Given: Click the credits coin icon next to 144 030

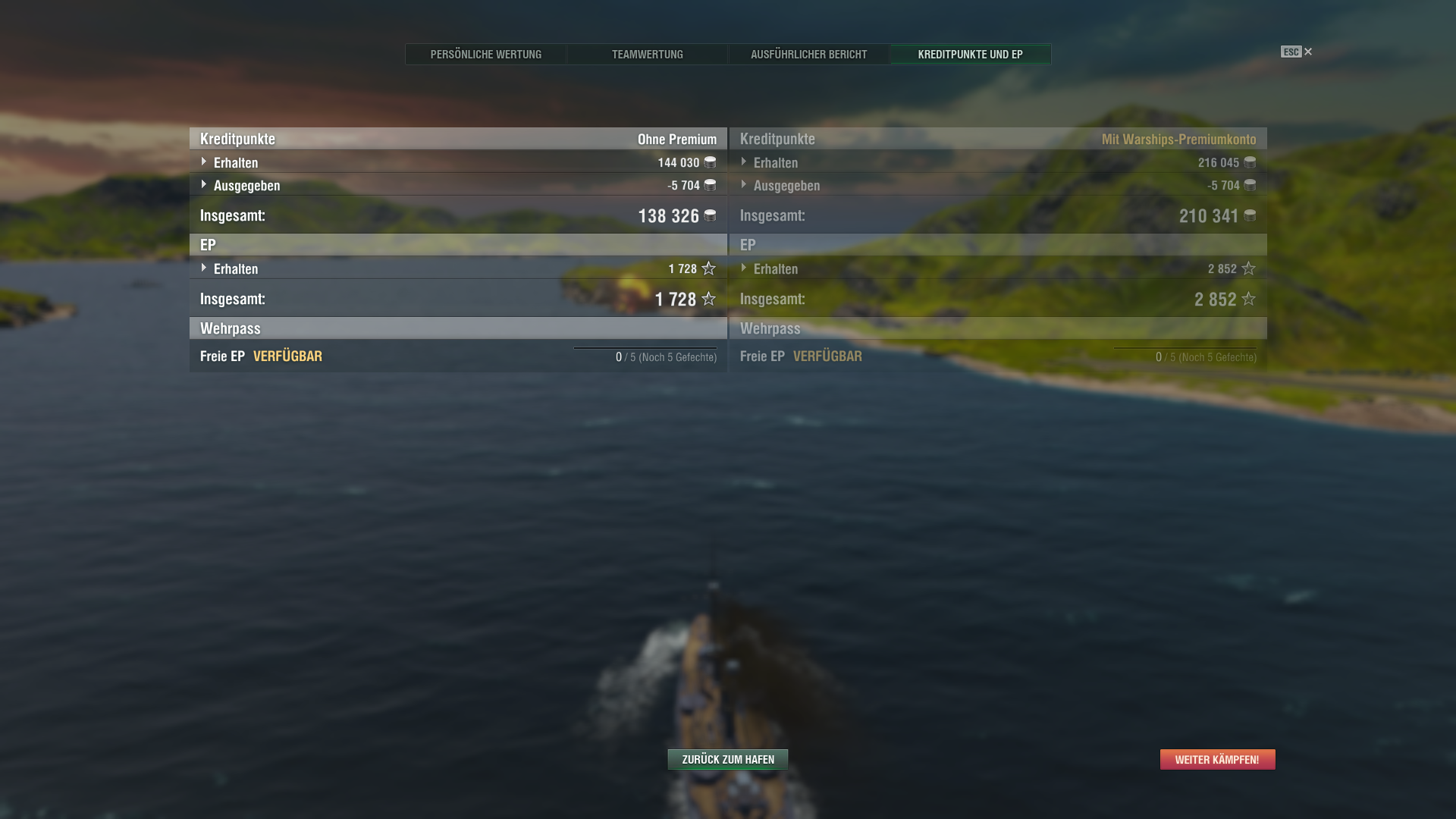Looking at the screenshot, I should click(x=710, y=162).
